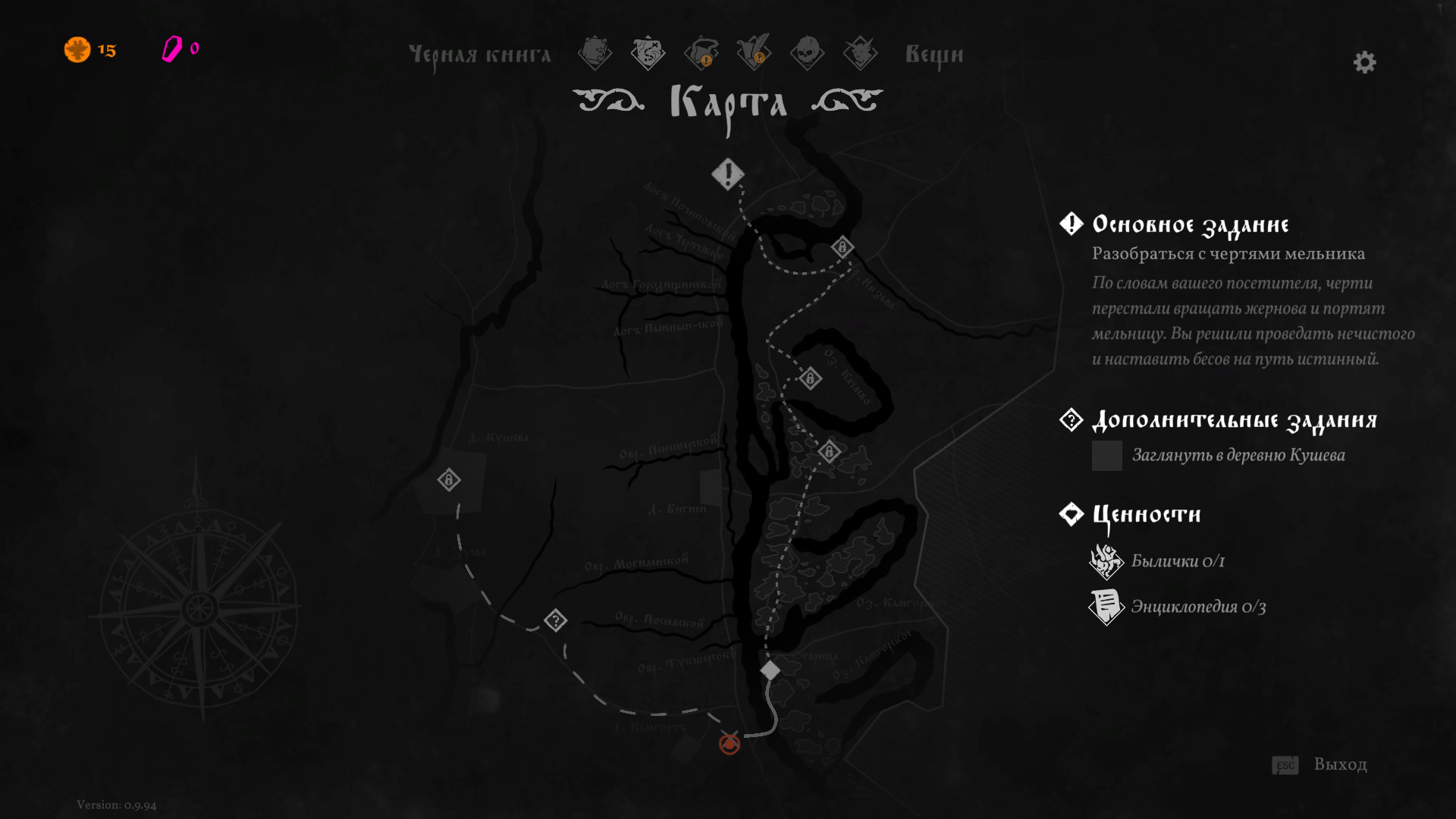Open the pouch tab with alert badge
Viewport: 1456px width, 819px height.
701,53
